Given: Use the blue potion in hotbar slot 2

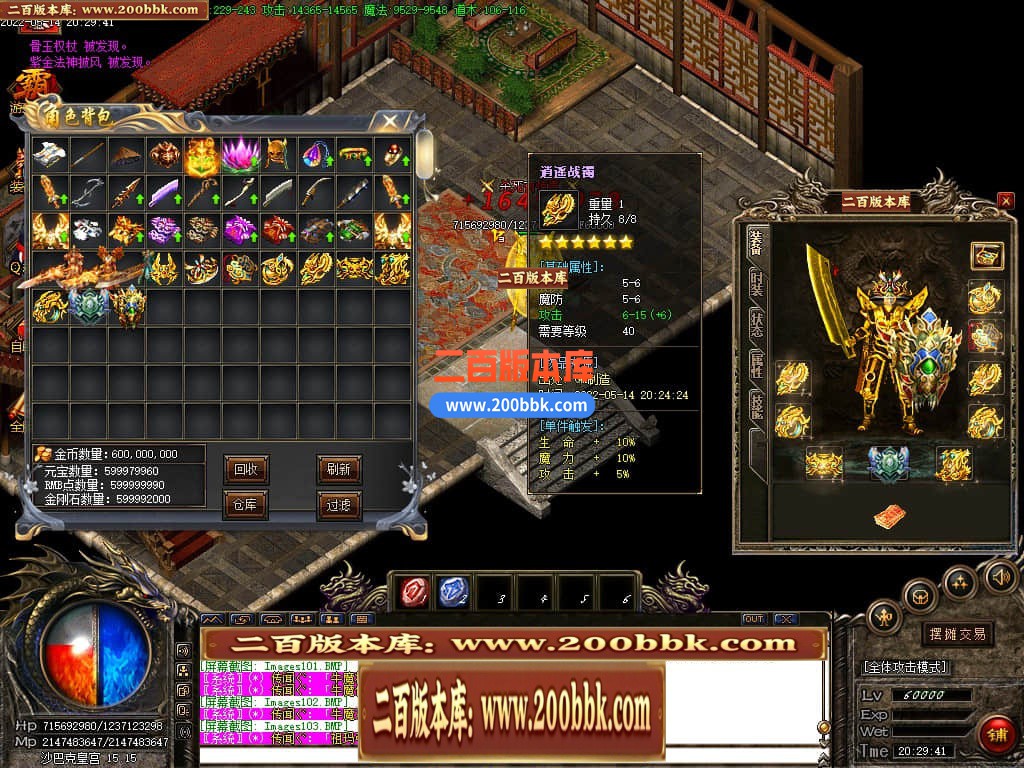Looking at the screenshot, I should tap(452, 593).
